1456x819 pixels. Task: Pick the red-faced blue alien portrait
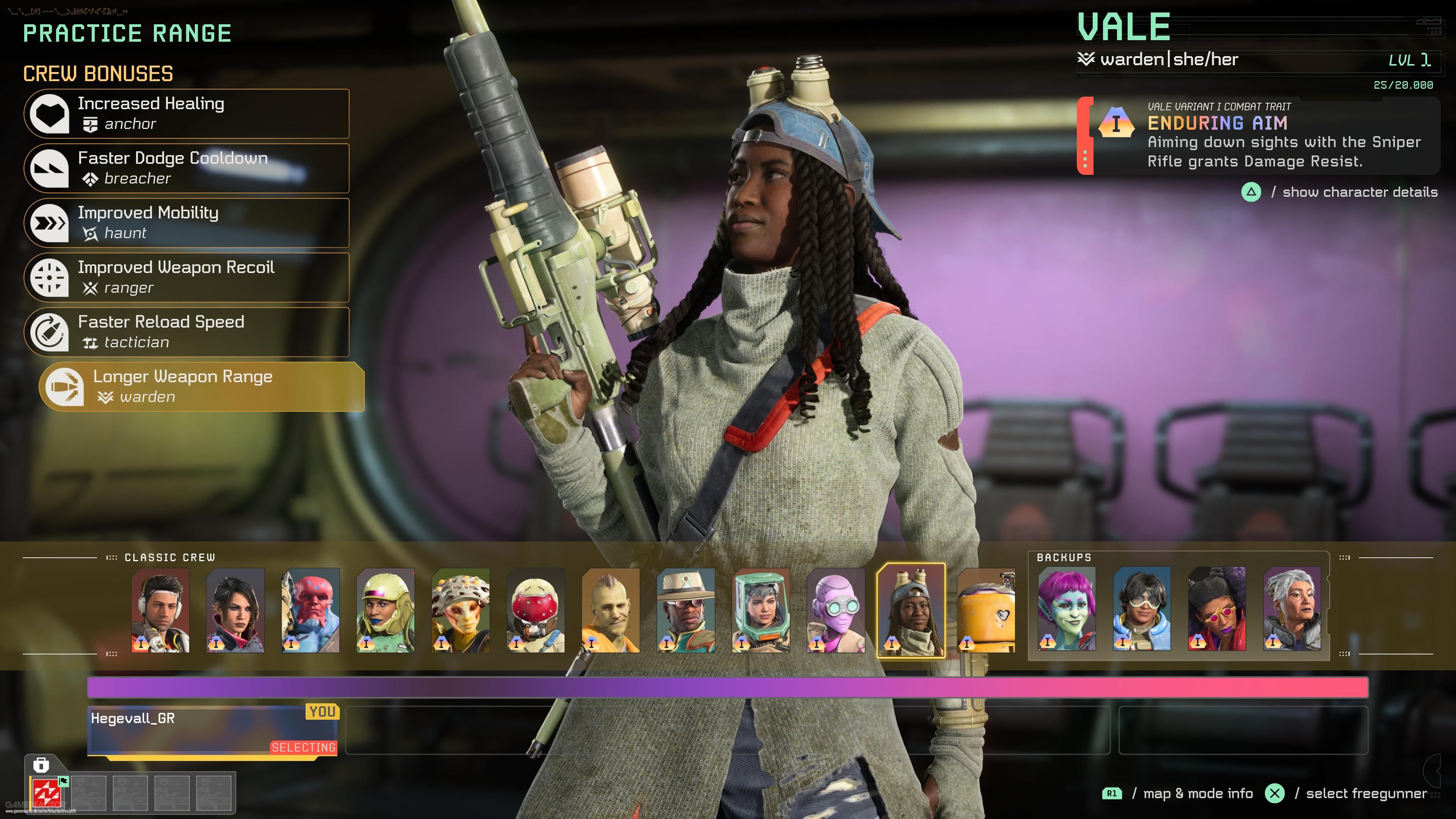point(310,610)
